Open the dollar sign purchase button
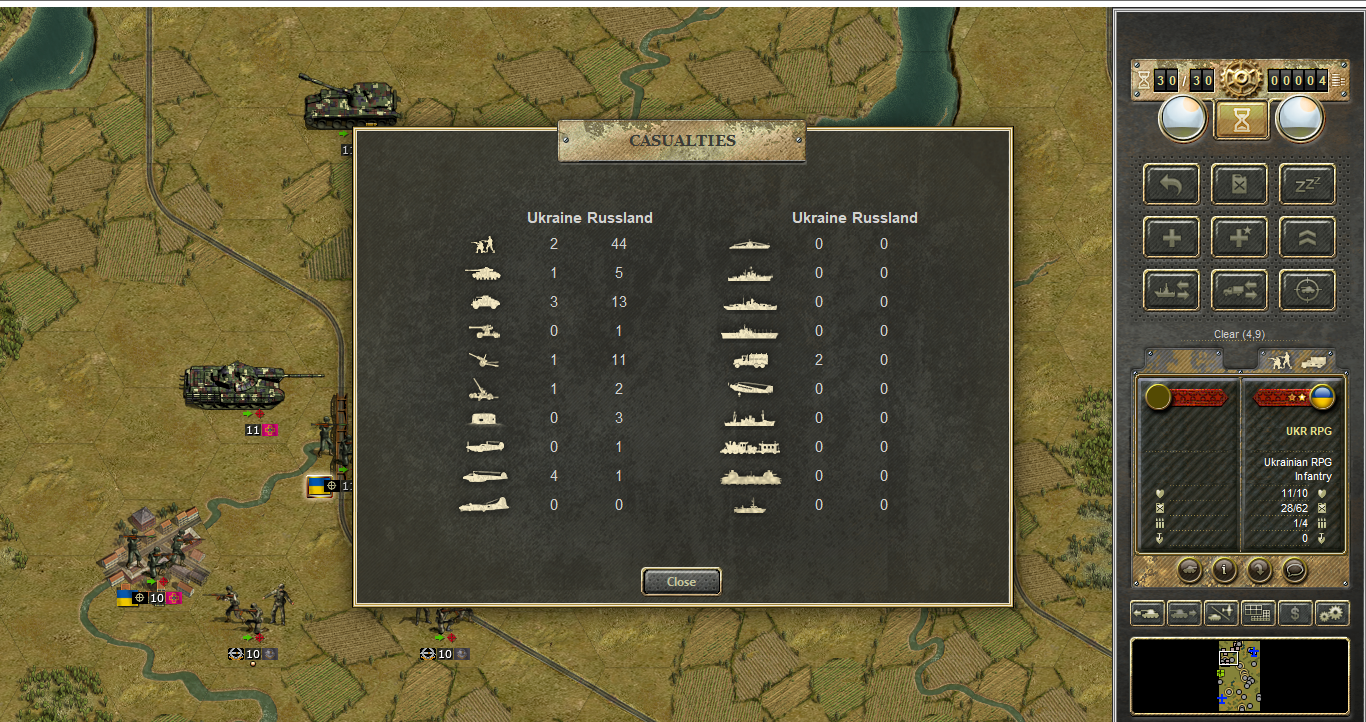The width and height of the screenshot is (1366, 722). coord(1295,614)
